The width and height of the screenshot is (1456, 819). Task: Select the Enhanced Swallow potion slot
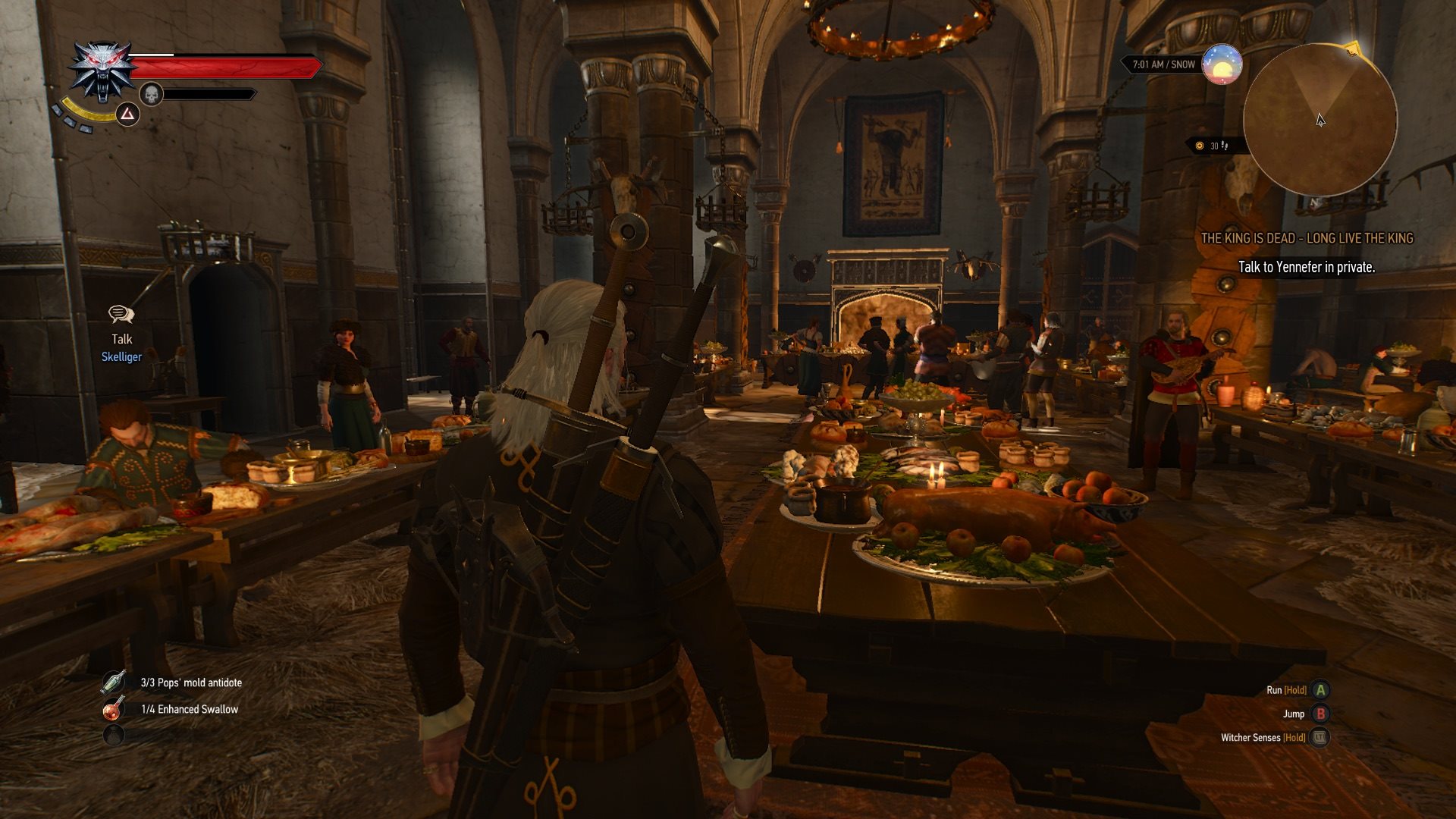point(114,709)
